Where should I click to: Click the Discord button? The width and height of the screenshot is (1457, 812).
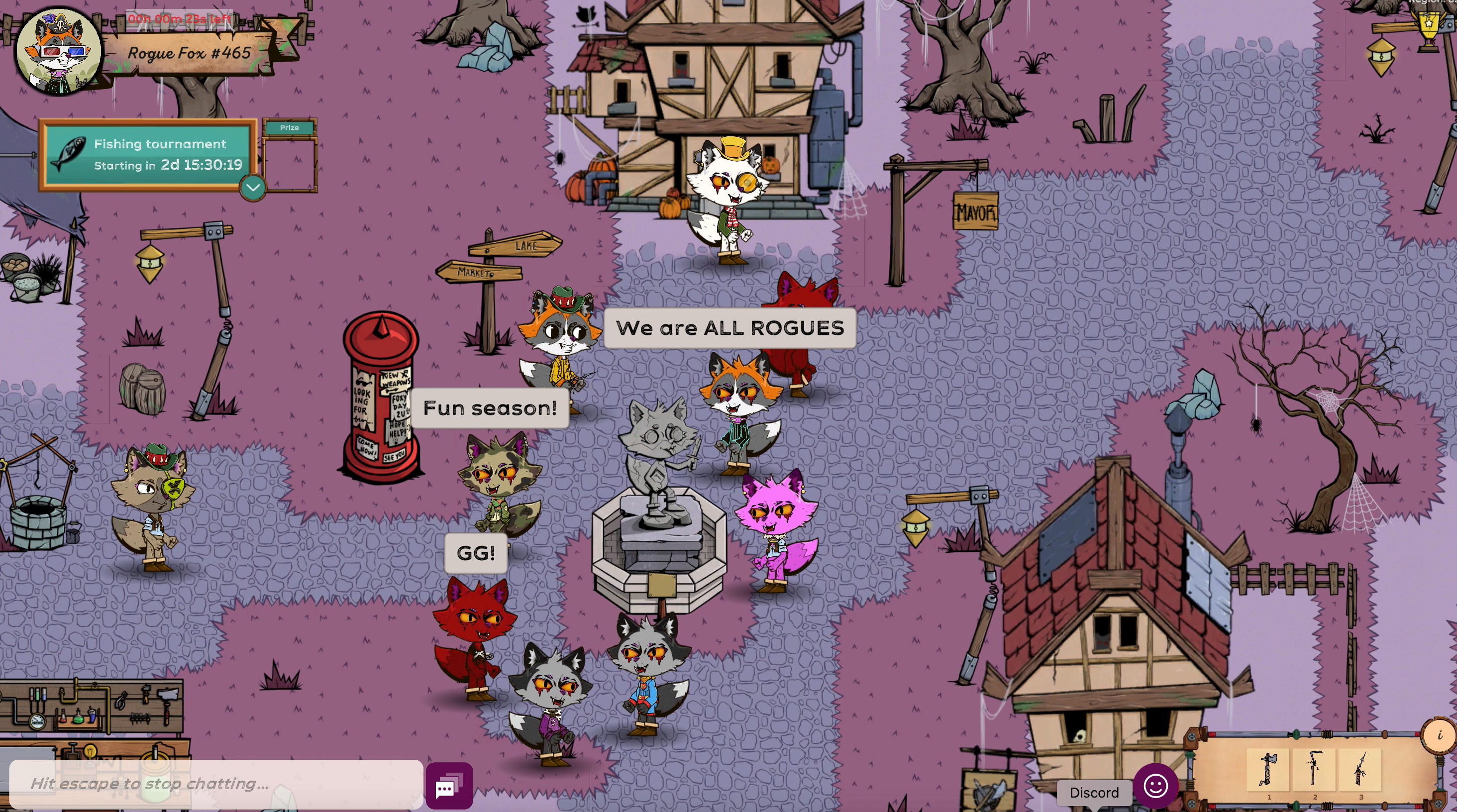click(1094, 792)
